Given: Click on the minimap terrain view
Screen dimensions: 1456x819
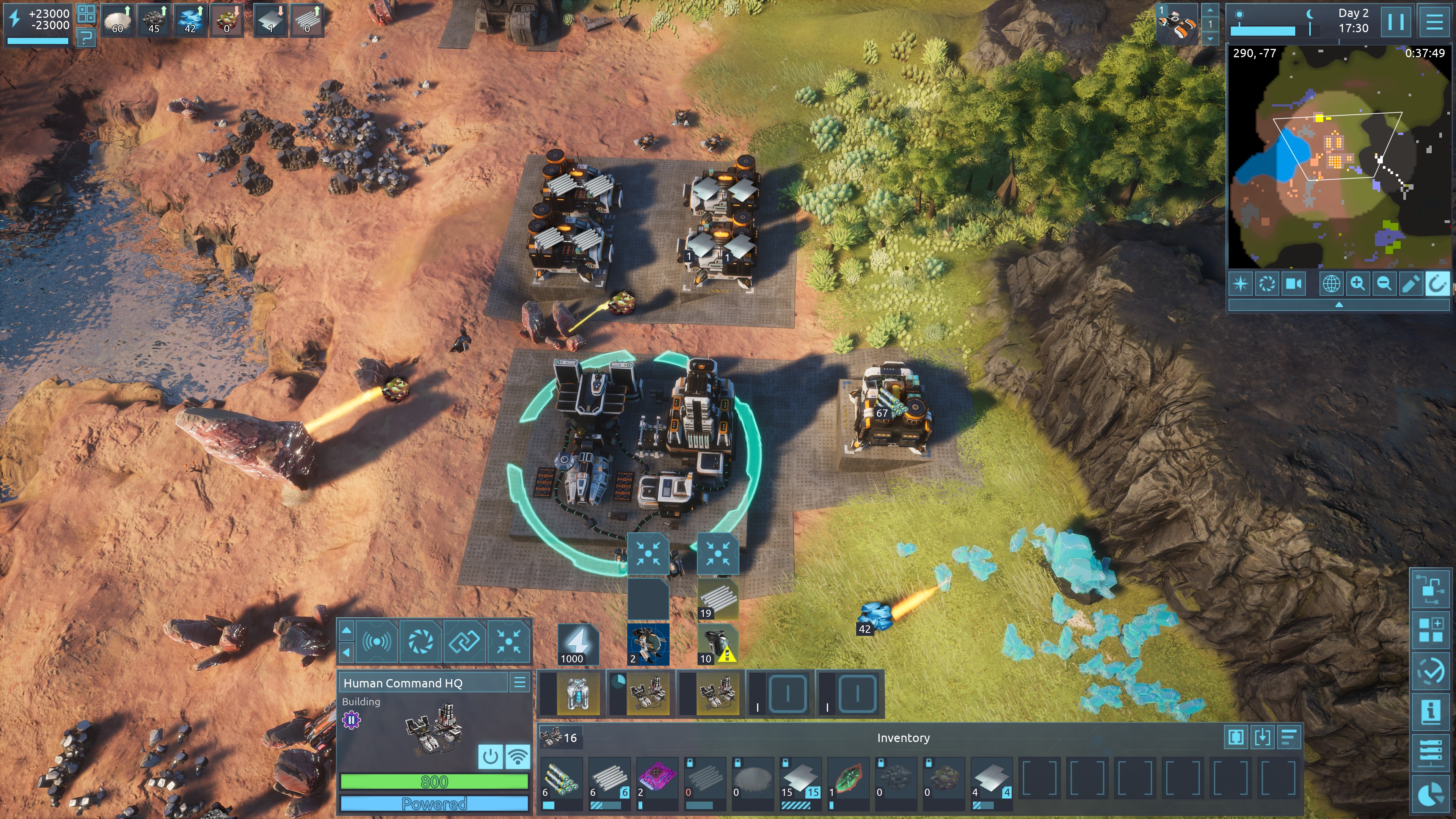Looking at the screenshot, I should click(1338, 158).
